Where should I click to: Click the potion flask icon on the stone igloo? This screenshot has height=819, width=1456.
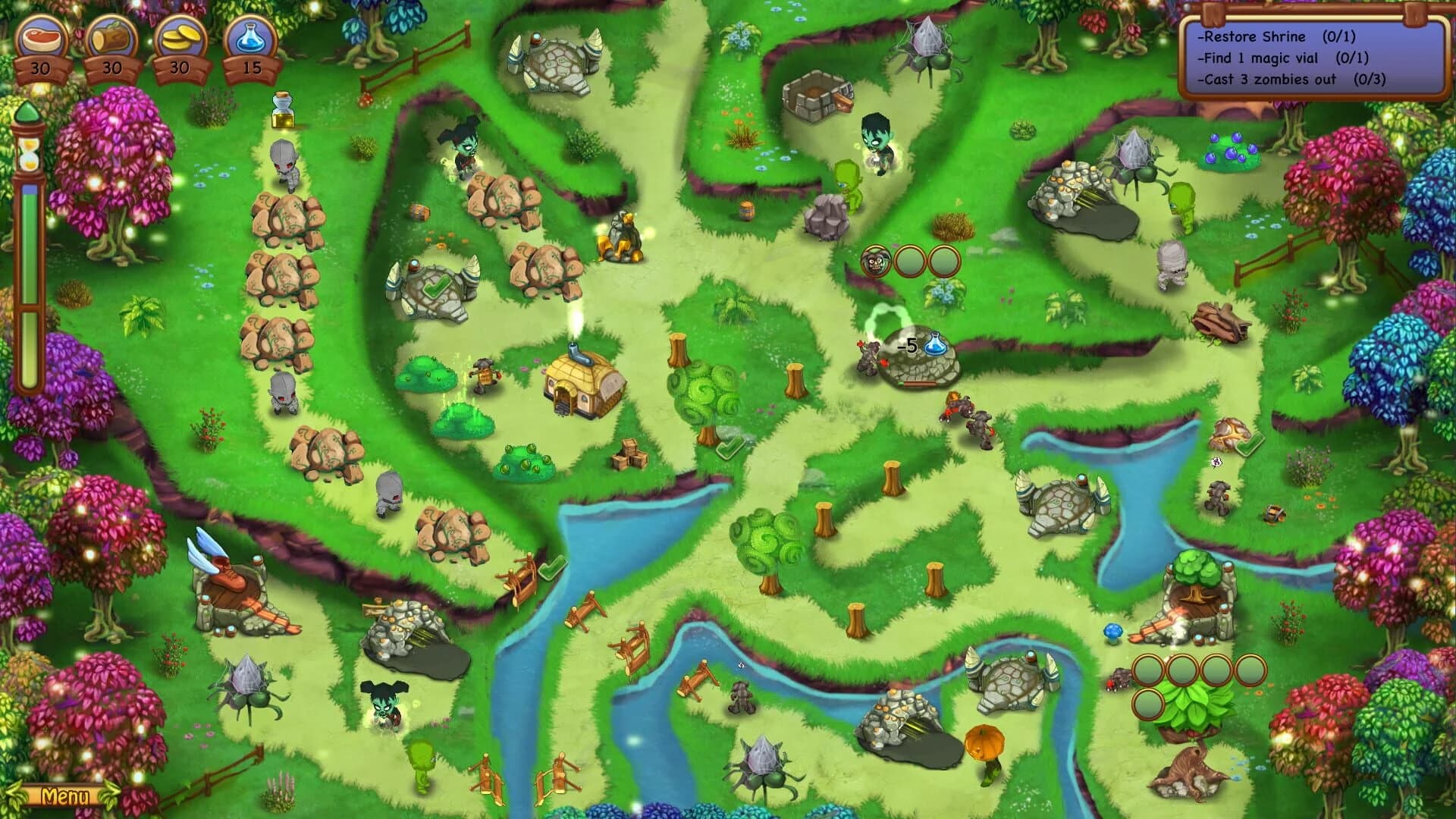click(934, 343)
